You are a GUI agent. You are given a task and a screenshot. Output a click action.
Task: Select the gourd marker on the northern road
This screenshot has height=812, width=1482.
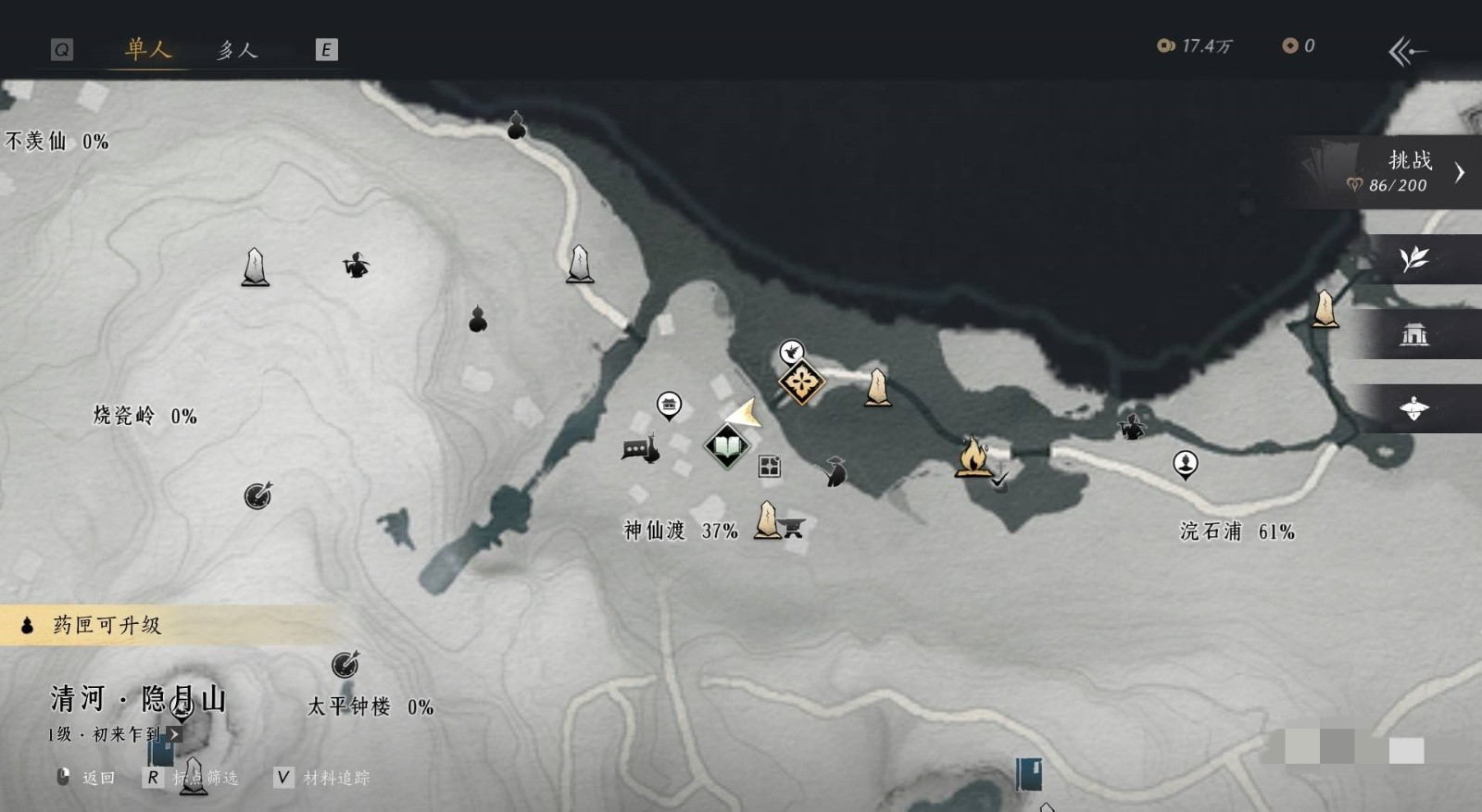click(517, 126)
